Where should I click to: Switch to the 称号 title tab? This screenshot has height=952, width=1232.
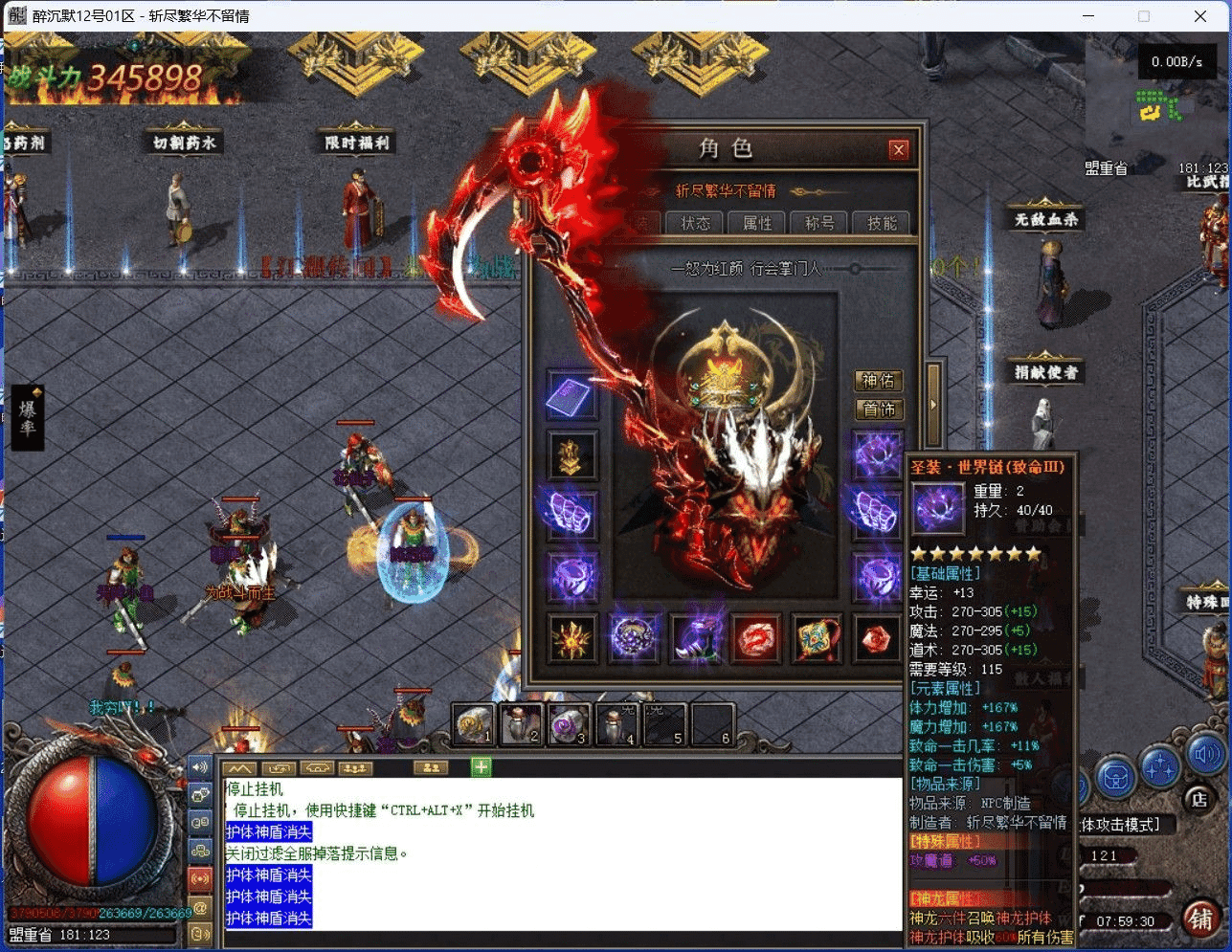[x=819, y=223]
